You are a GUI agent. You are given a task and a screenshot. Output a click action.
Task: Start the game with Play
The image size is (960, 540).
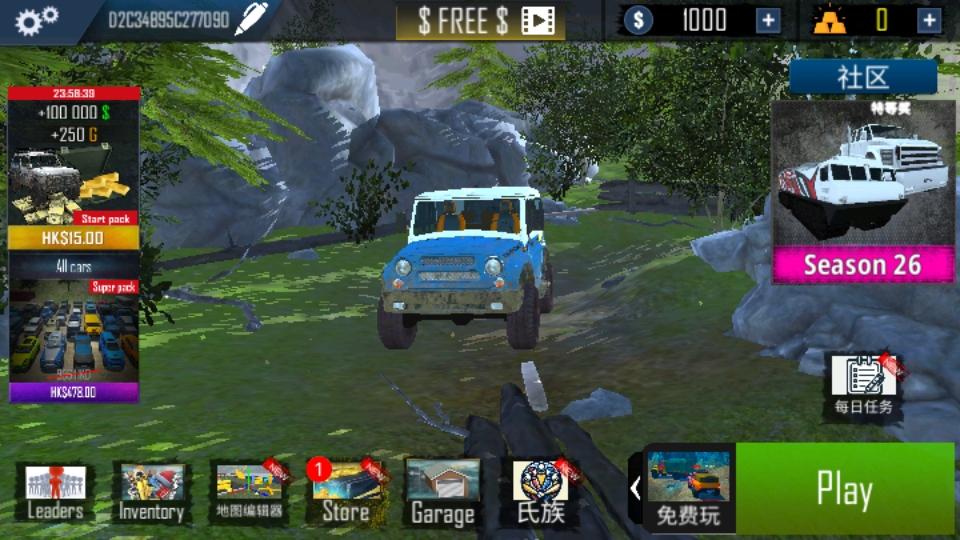click(844, 489)
